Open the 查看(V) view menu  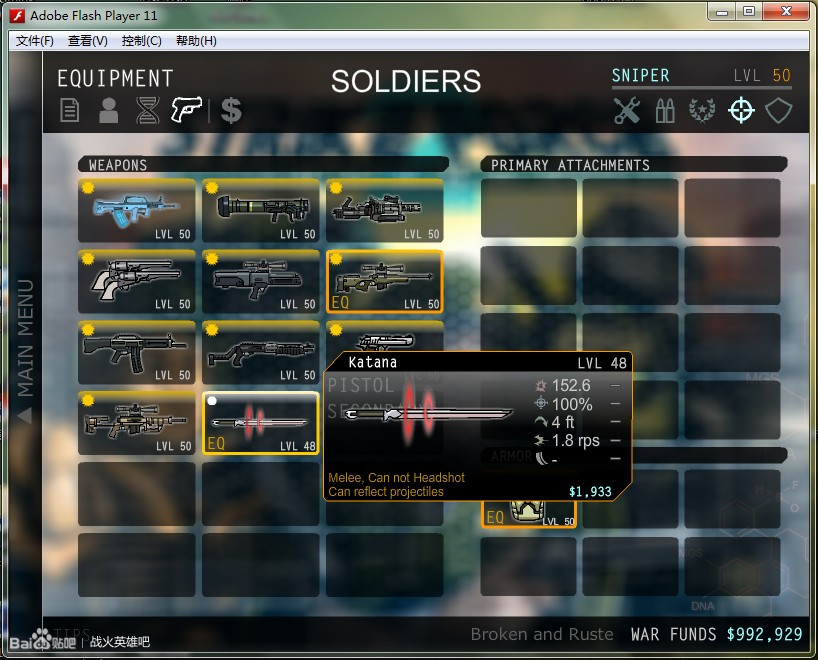(x=88, y=41)
